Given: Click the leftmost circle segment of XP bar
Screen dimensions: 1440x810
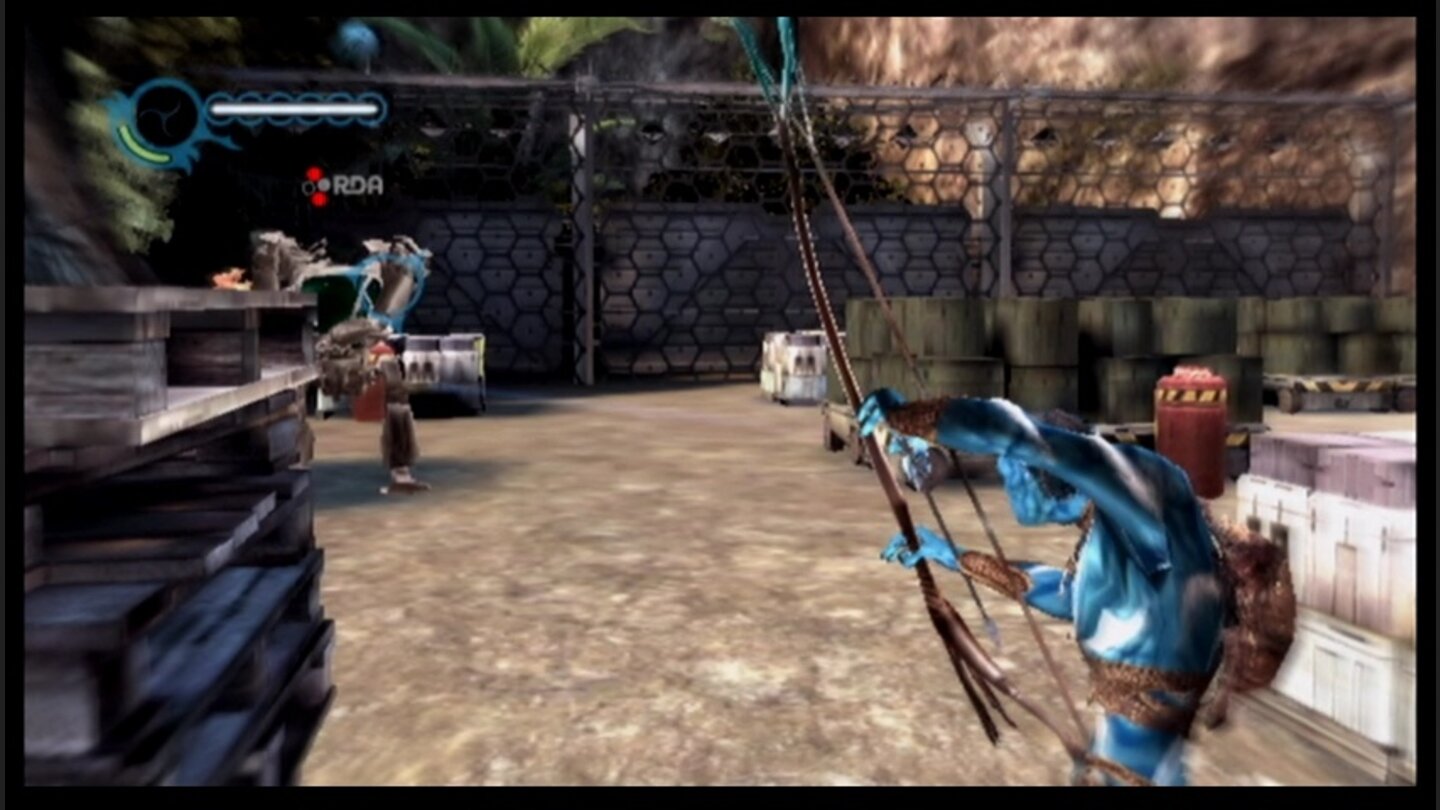Looking at the screenshot, I should click(218, 110).
